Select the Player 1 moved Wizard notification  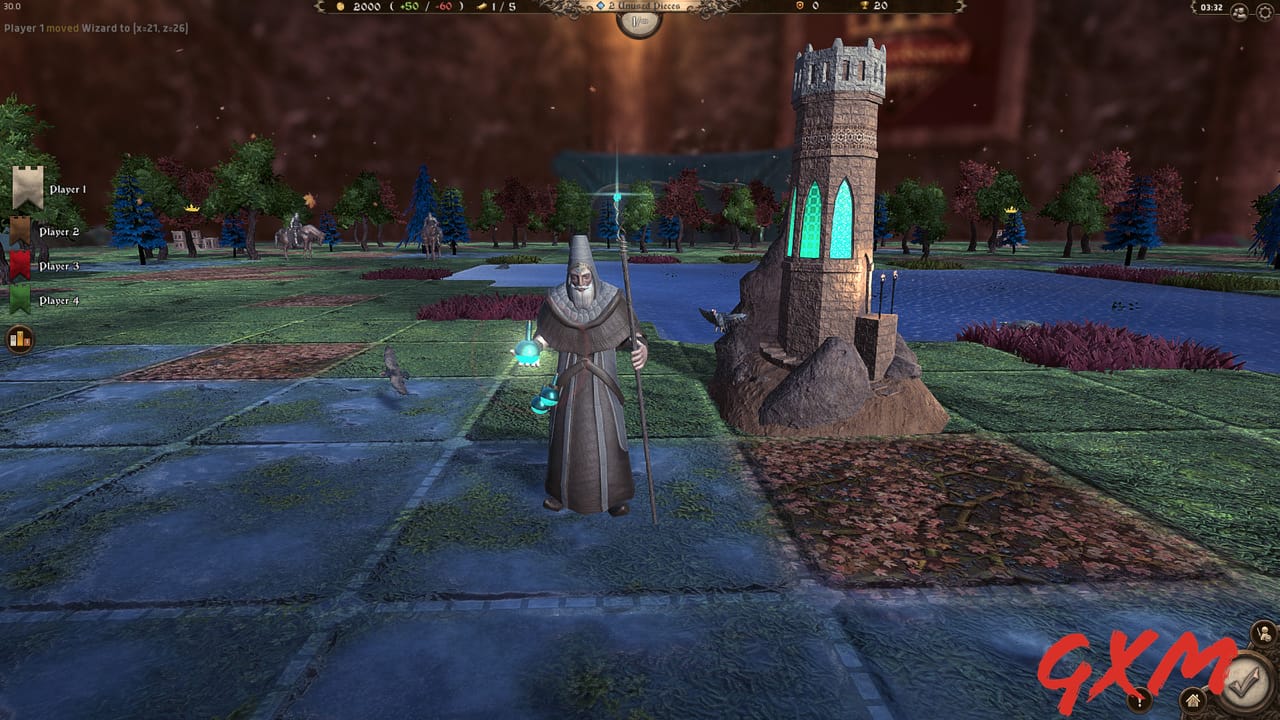point(95,29)
